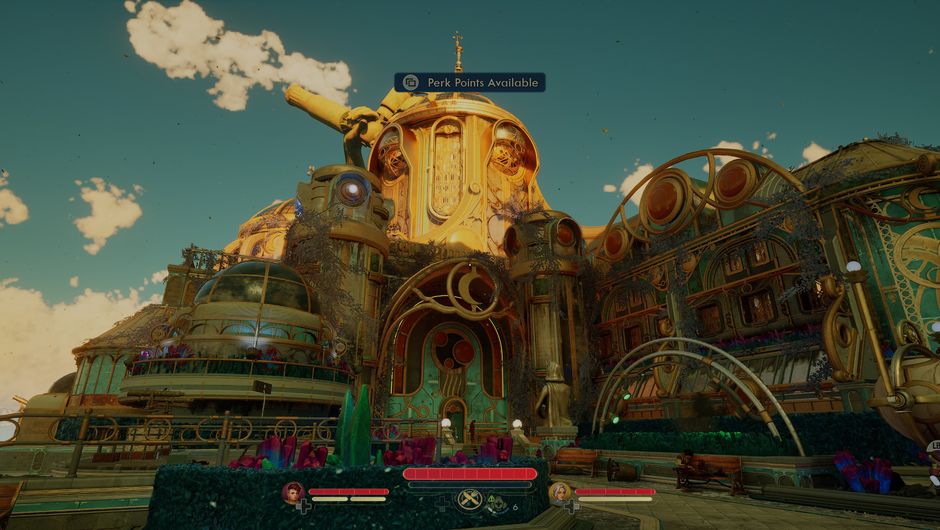Image resolution: width=940 pixels, height=530 pixels.
Task: Select the red-haired companion portrait
Action: pyautogui.click(x=292, y=491)
